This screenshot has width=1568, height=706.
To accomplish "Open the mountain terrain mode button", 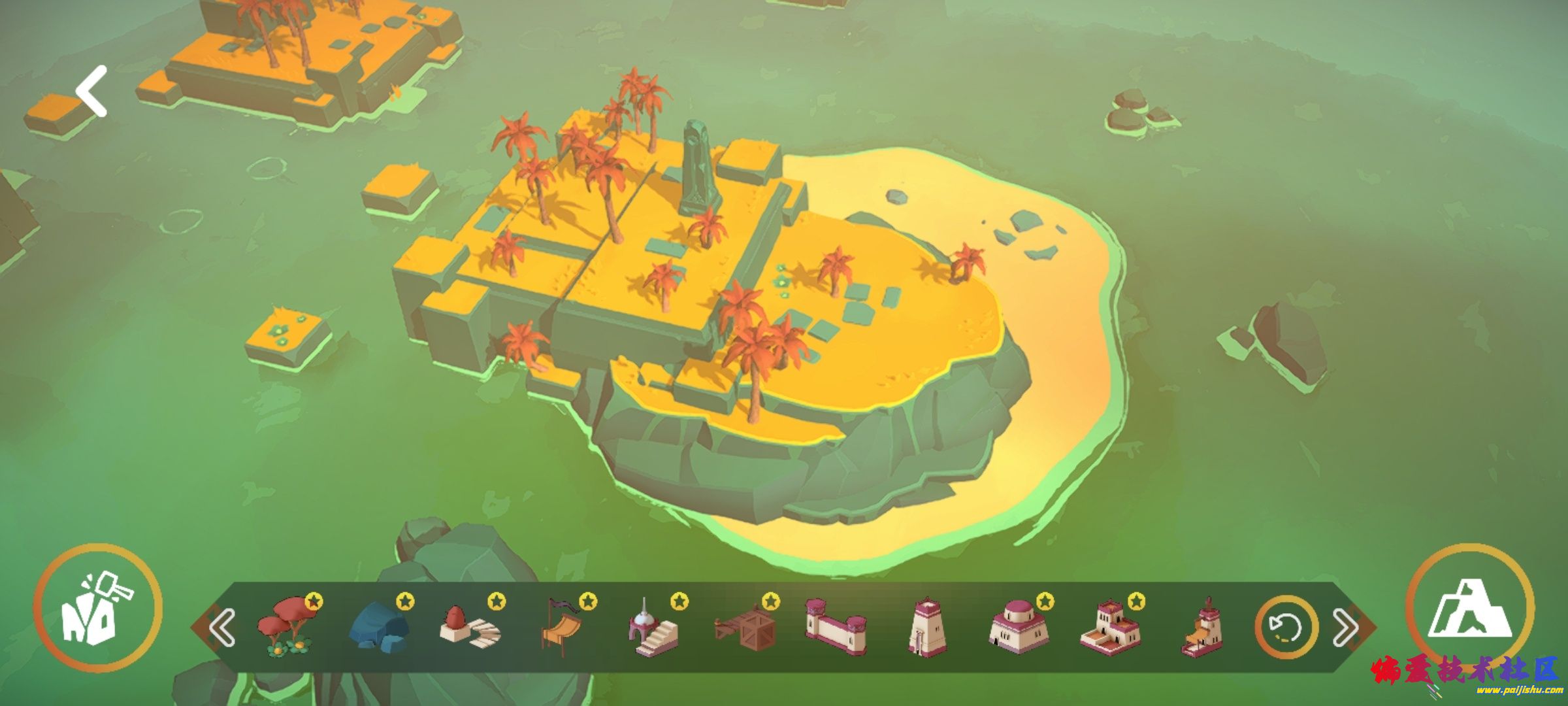I will (x=1469, y=609).
